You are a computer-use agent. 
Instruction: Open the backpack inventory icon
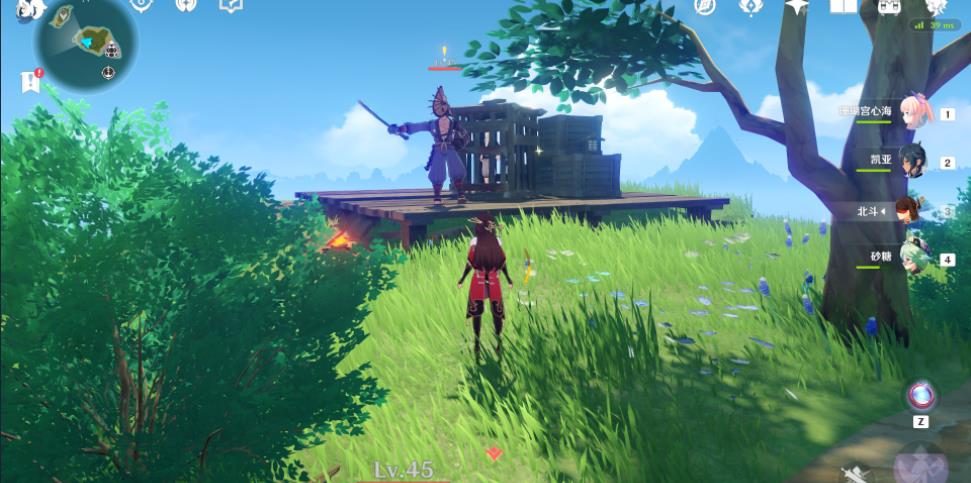tap(890, 6)
